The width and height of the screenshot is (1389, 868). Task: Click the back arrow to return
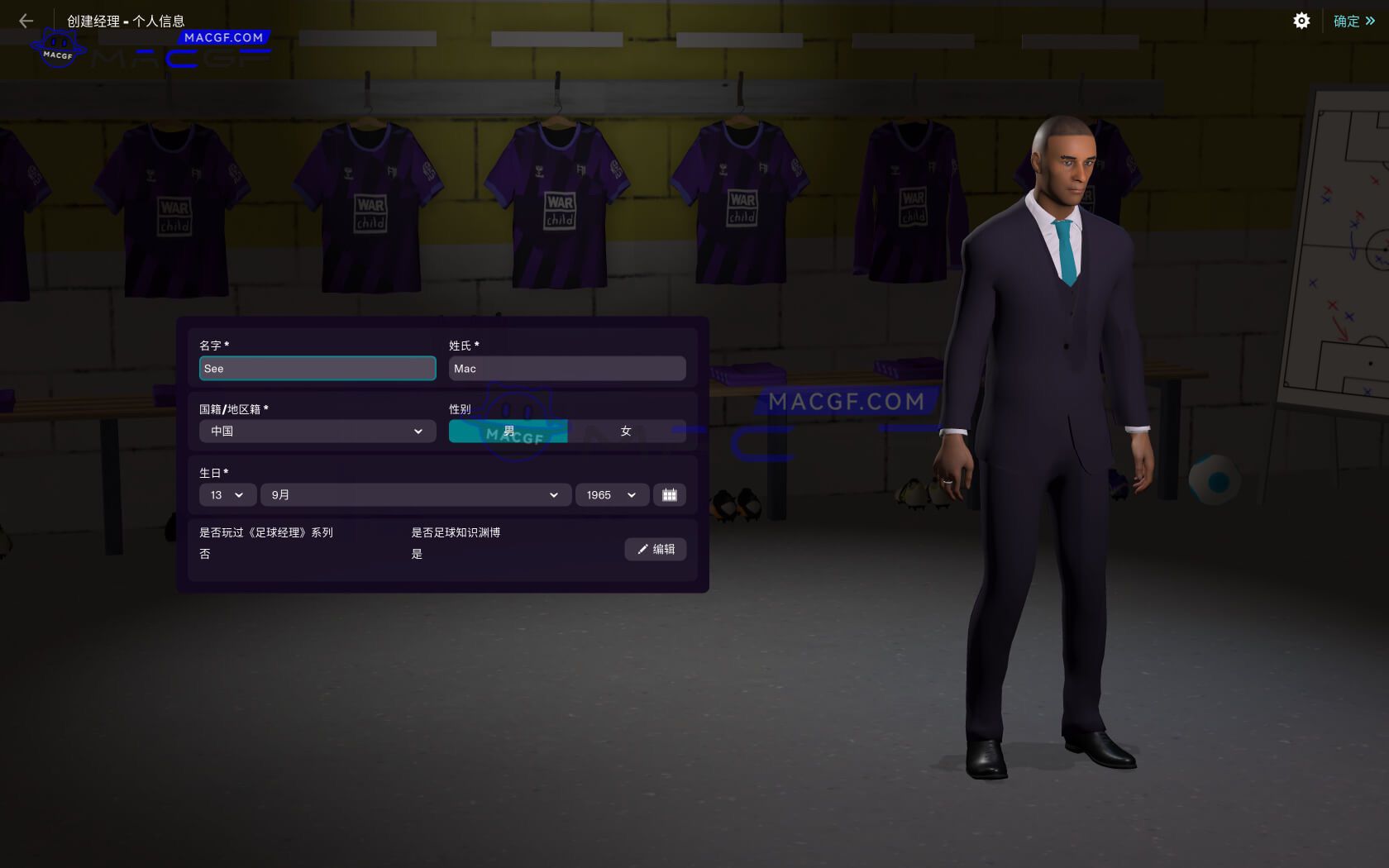(x=24, y=20)
